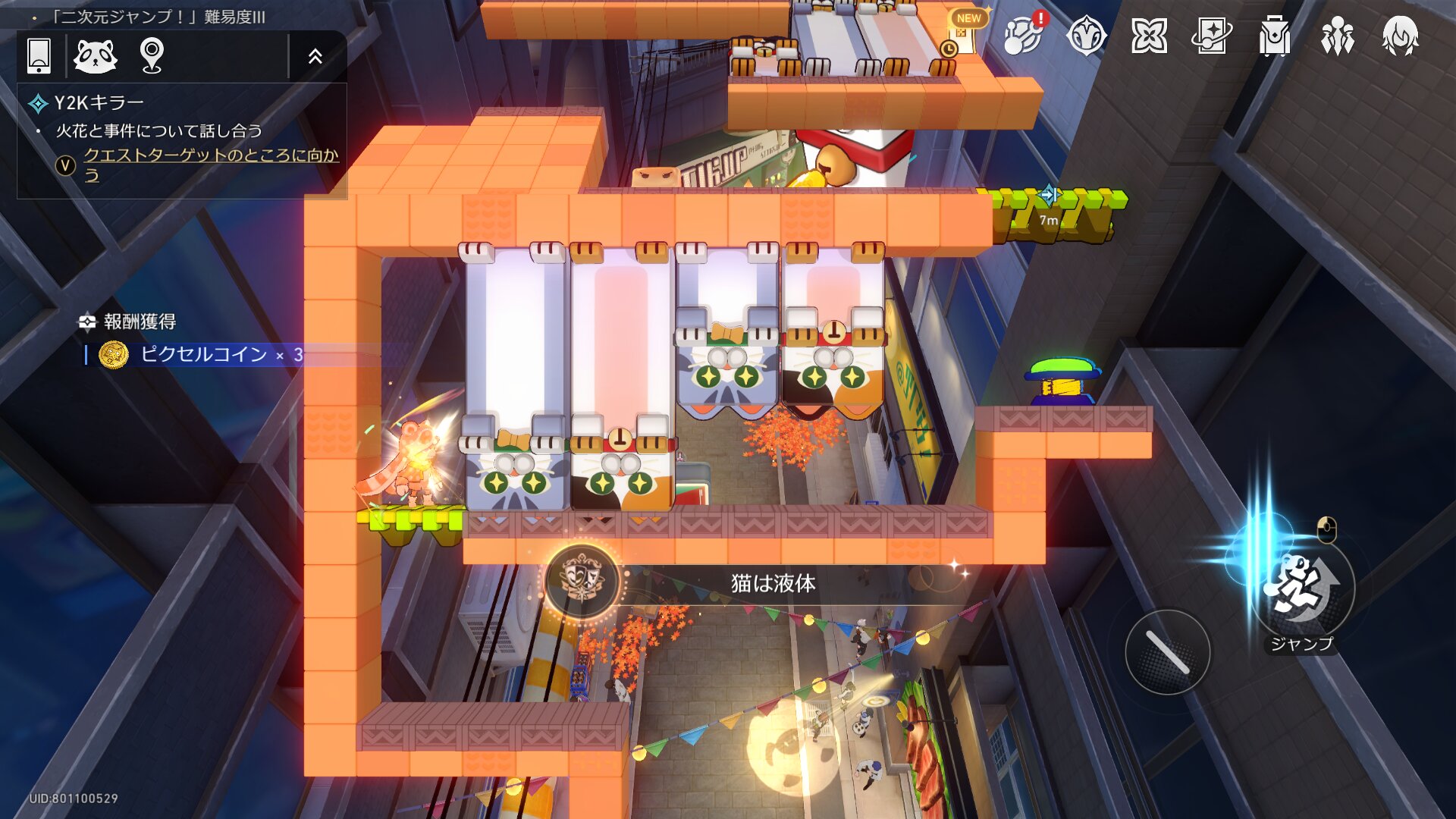Image resolution: width=1456 pixels, height=819 pixels.
Task: Open the team lineup icon
Action: [x=1338, y=36]
